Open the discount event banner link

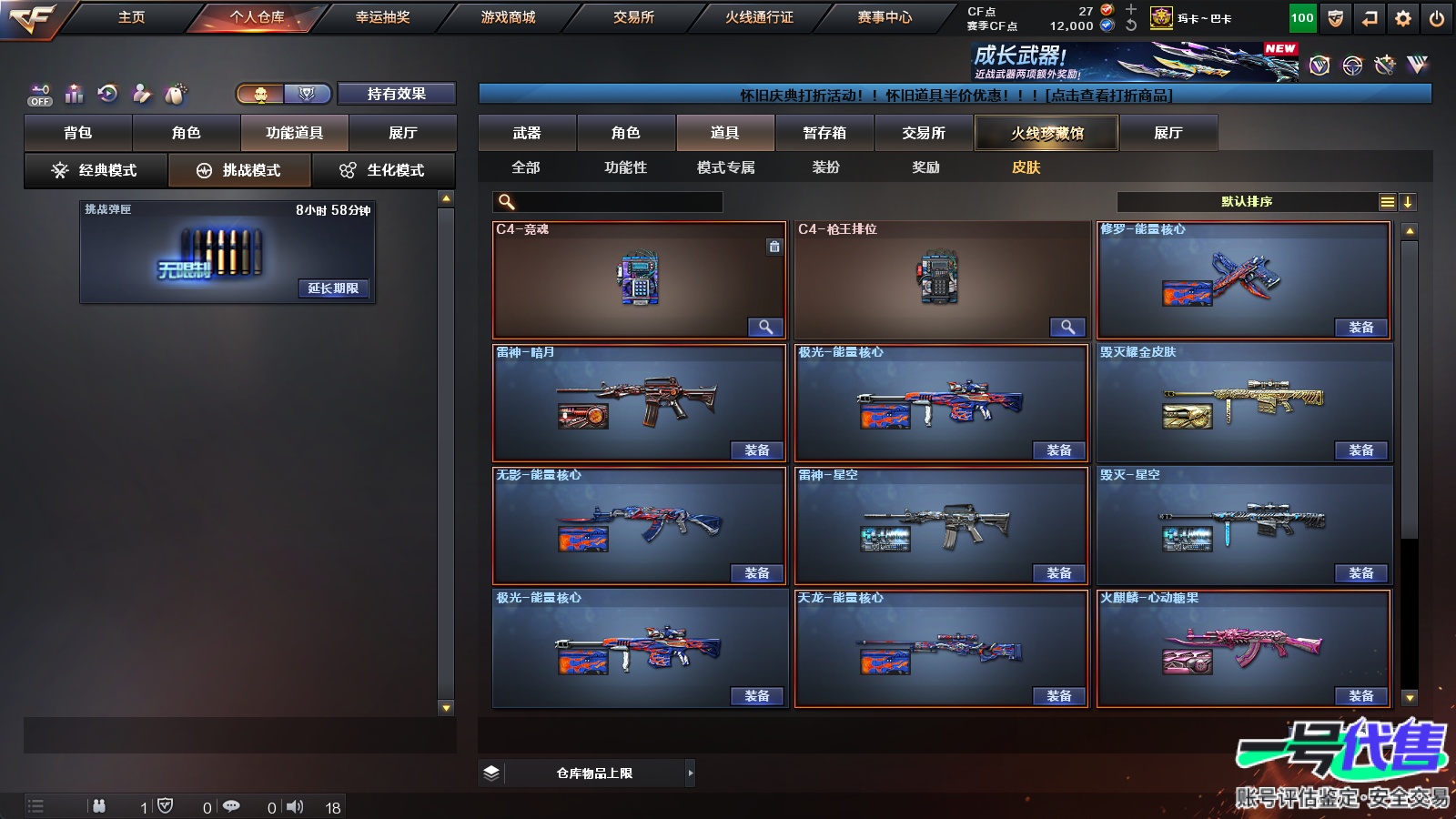pyautogui.click(x=955, y=95)
